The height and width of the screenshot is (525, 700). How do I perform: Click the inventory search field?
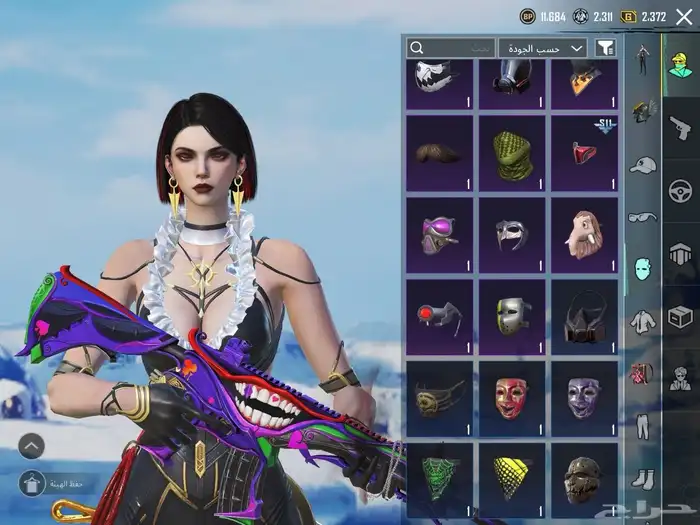coord(451,47)
